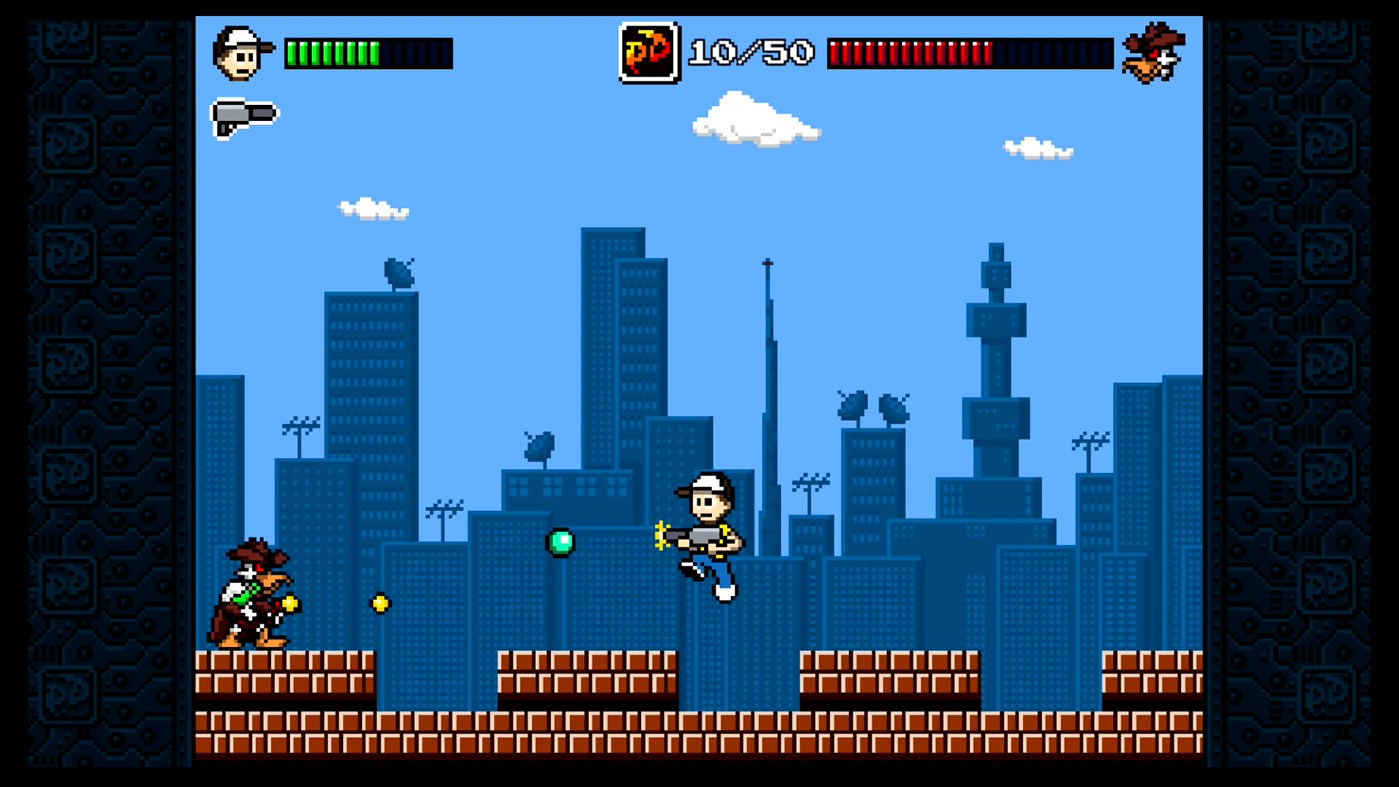Image resolution: width=1399 pixels, height=787 pixels.
Task: Select the small cloud on the left
Action: [375, 209]
